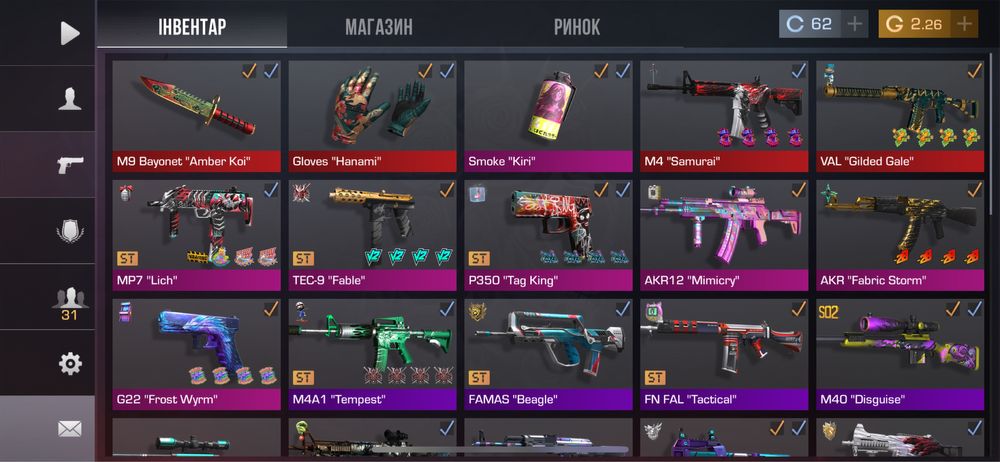Choose the AKR12 "Mimicry" rifle skin

(724, 234)
